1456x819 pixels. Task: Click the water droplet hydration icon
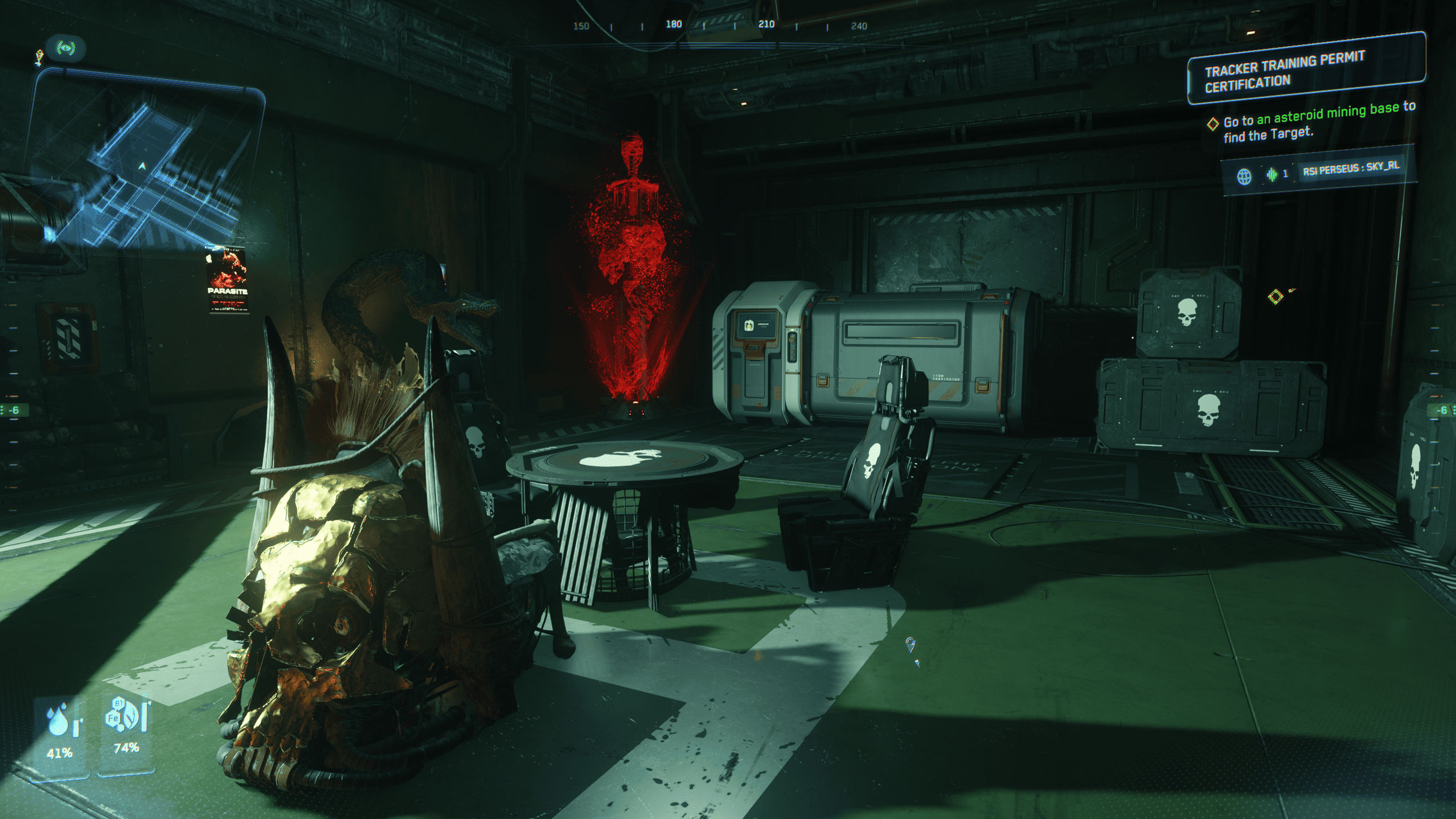tap(60, 720)
